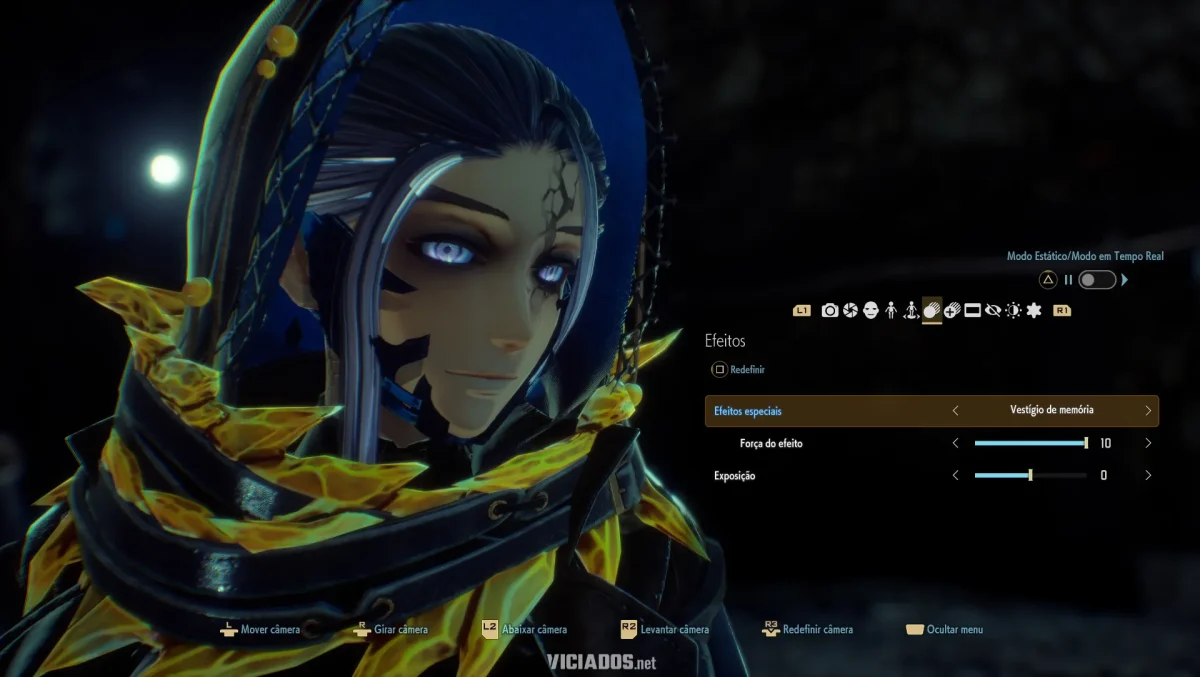This screenshot has height=677, width=1200.
Task: Select the highlighted effects circle tab
Action: (x=931, y=311)
